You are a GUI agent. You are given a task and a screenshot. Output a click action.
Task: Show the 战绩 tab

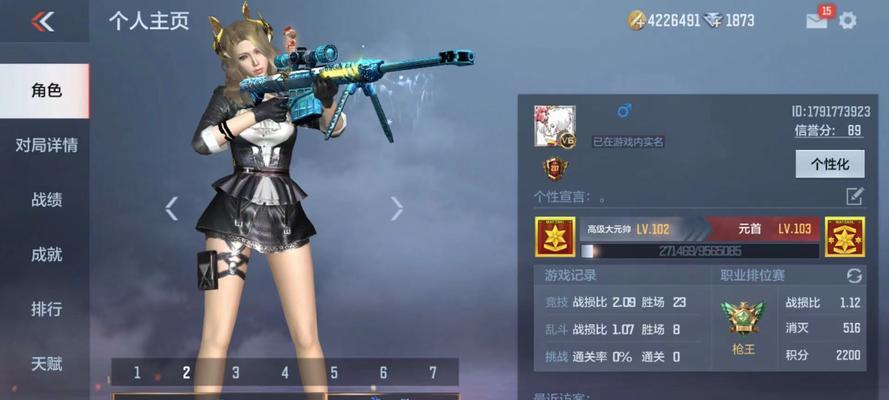coord(46,200)
